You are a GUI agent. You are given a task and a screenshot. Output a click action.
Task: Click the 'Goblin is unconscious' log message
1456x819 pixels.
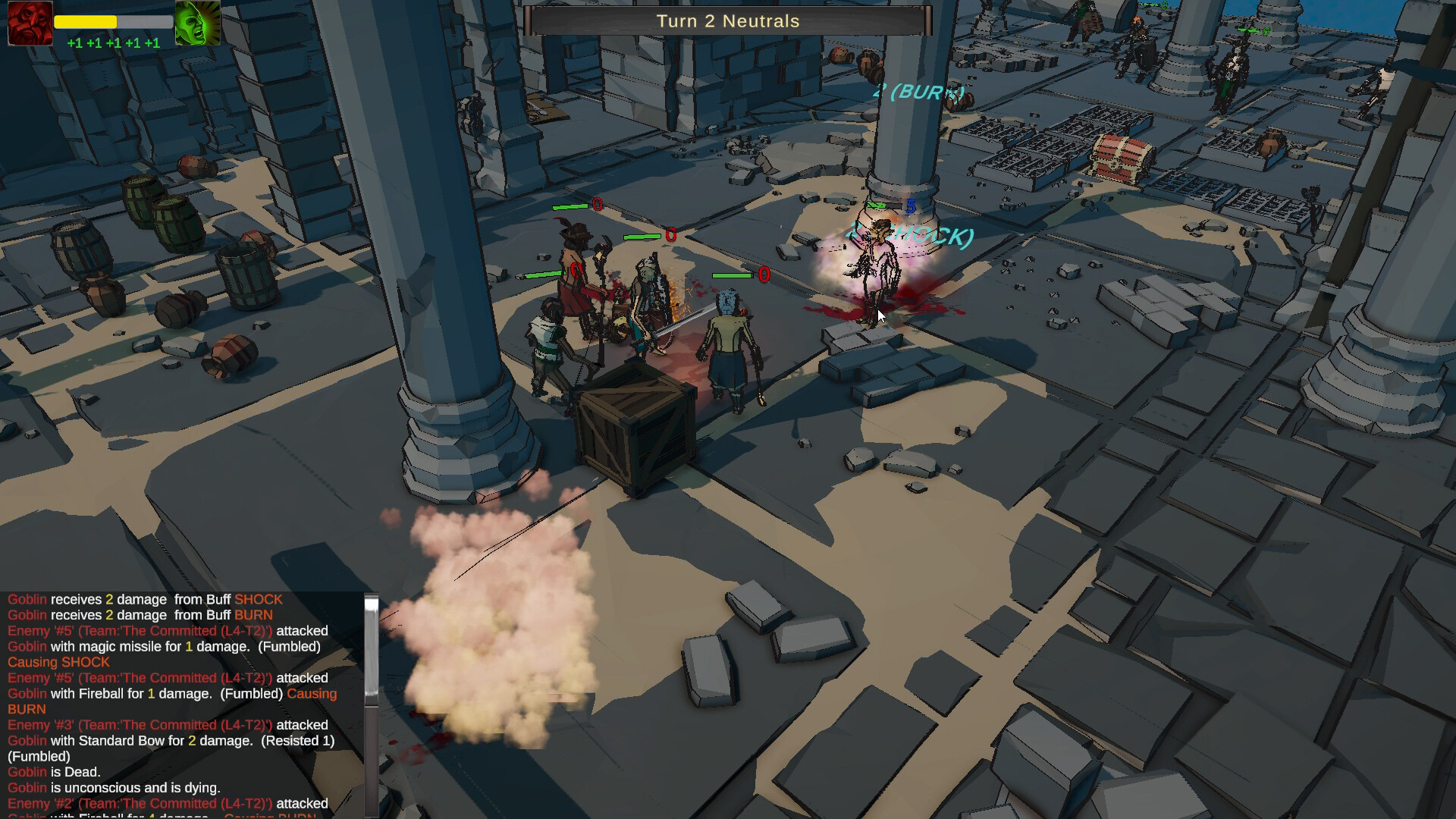click(114, 787)
